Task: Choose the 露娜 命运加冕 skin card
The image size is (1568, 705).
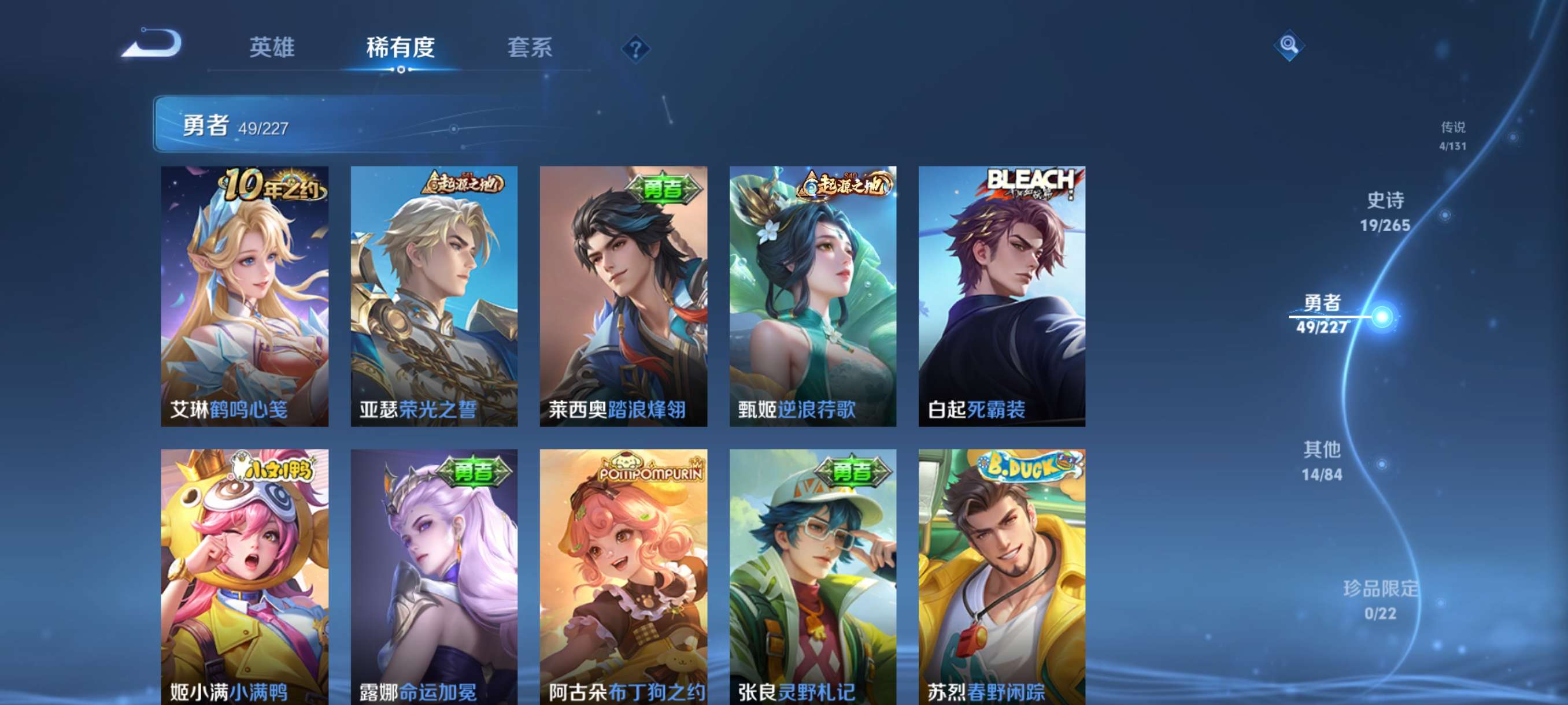Action: pyautogui.click(x=434, y=577)
